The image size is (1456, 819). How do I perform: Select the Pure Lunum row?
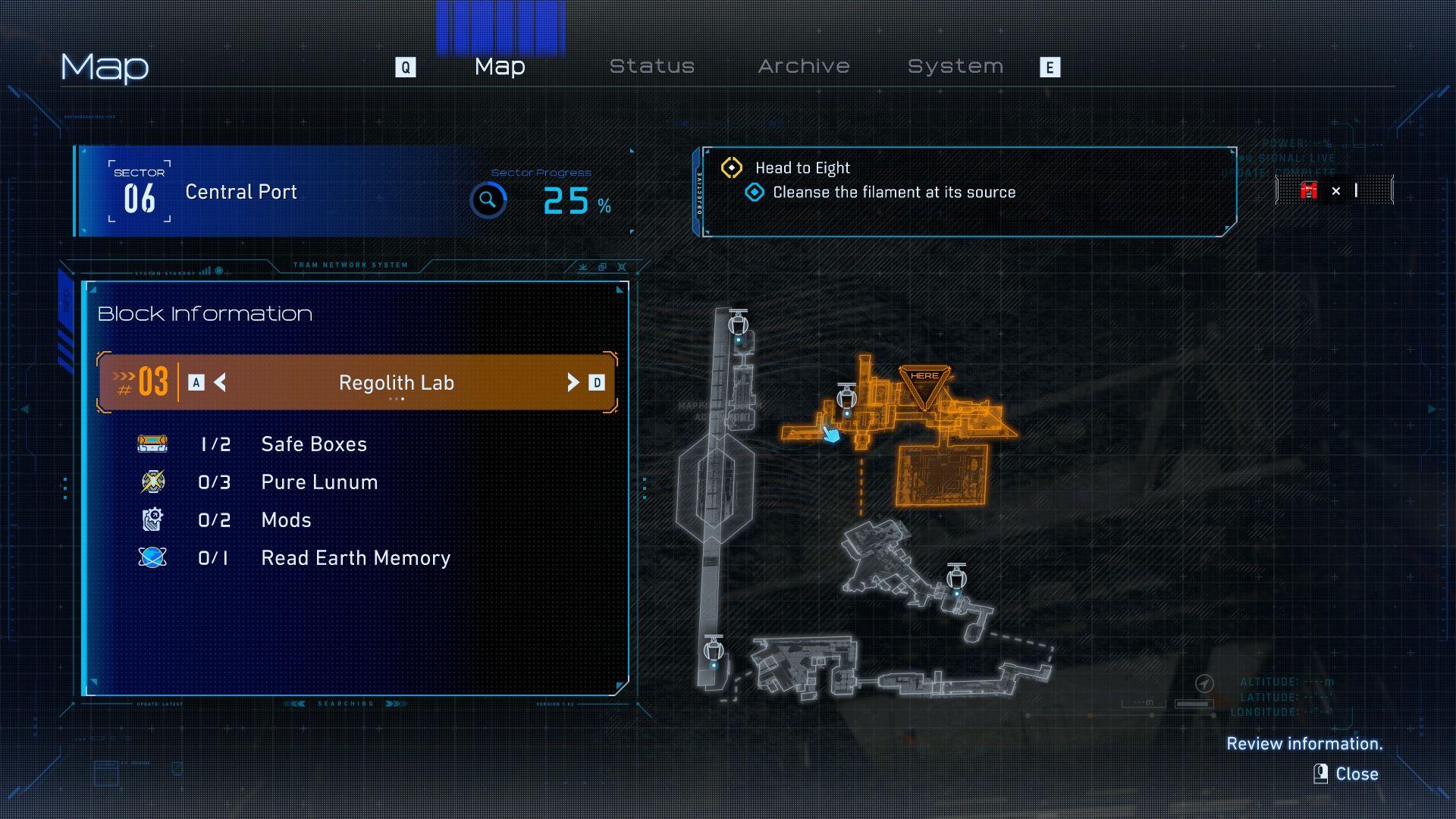(318, 482)
